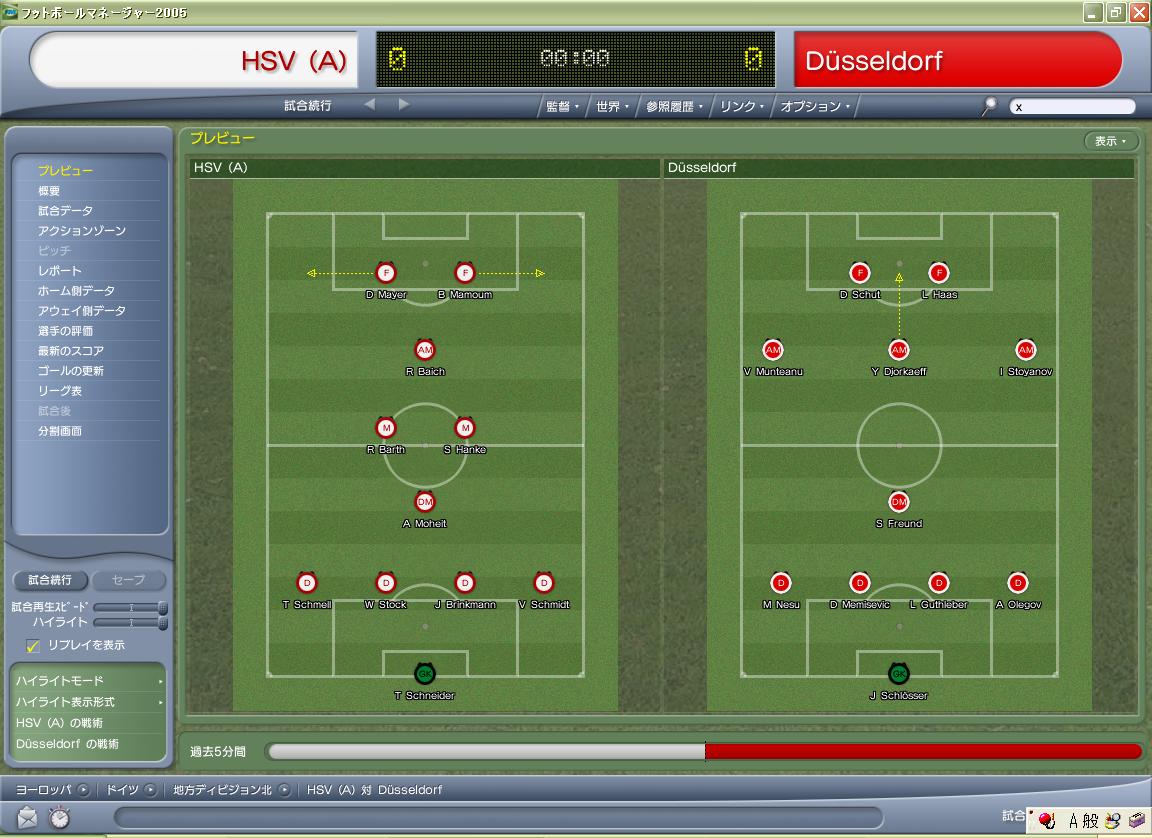Open HSV (A) の戦術 tactics

click(x=59, y=723)
